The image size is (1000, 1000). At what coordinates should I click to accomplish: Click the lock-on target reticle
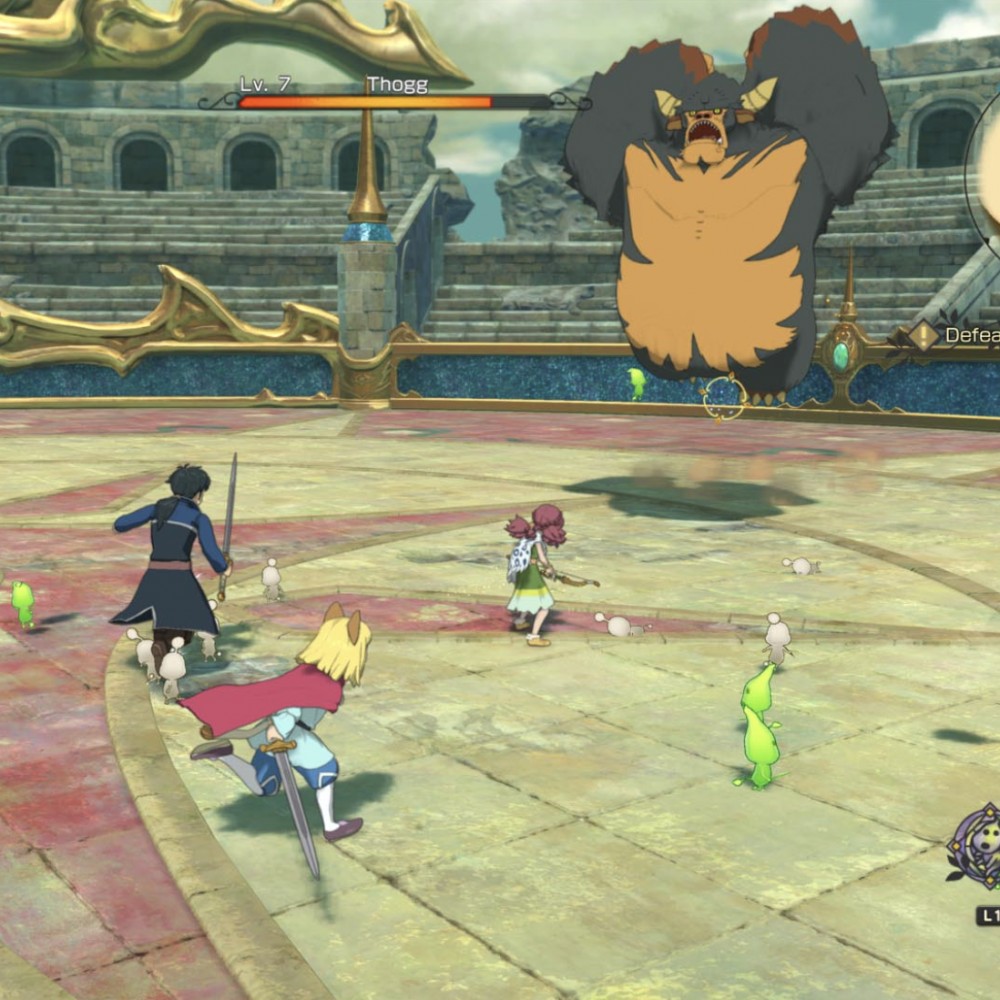[723, 397]
